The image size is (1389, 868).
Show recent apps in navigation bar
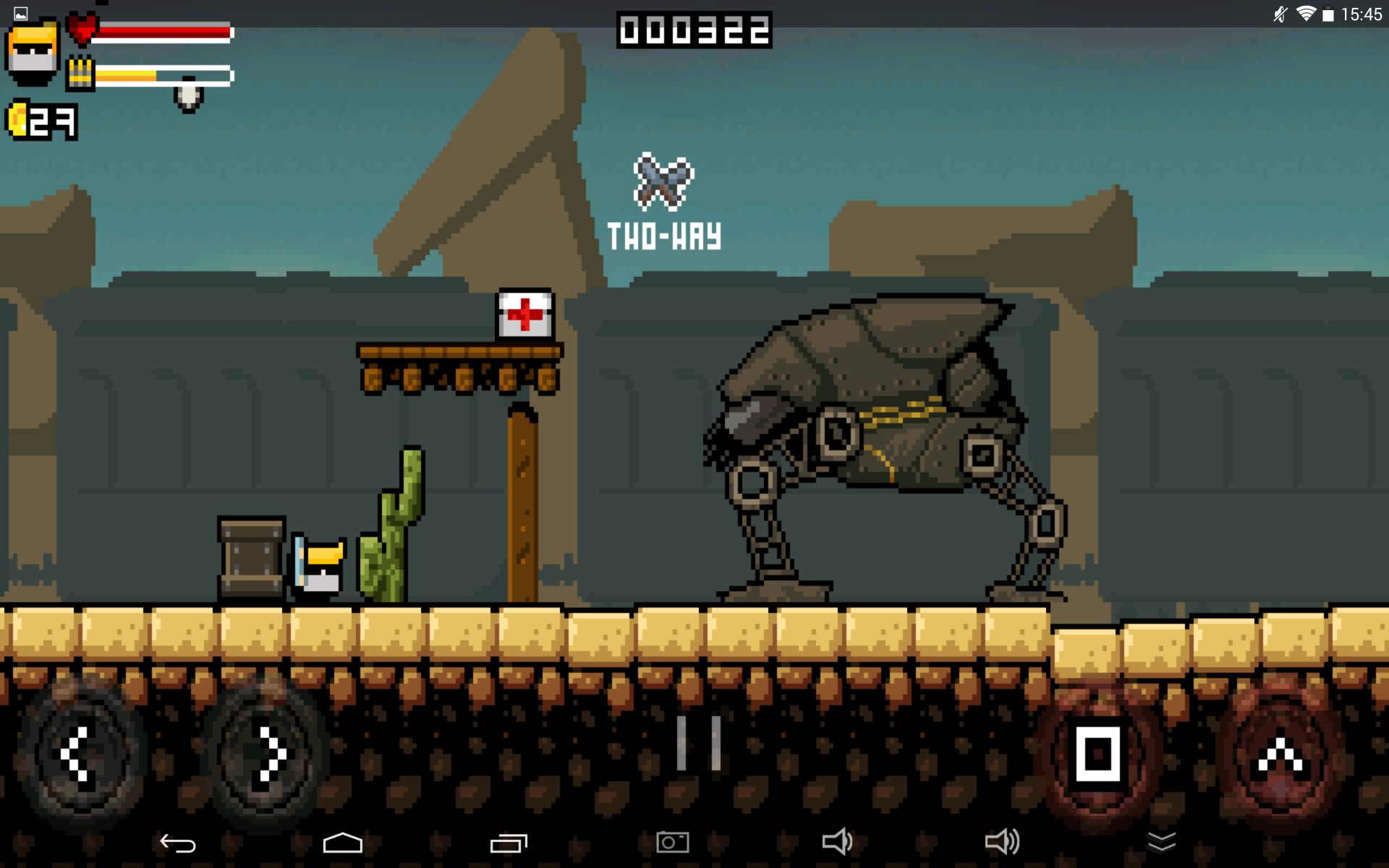point(509,843)
